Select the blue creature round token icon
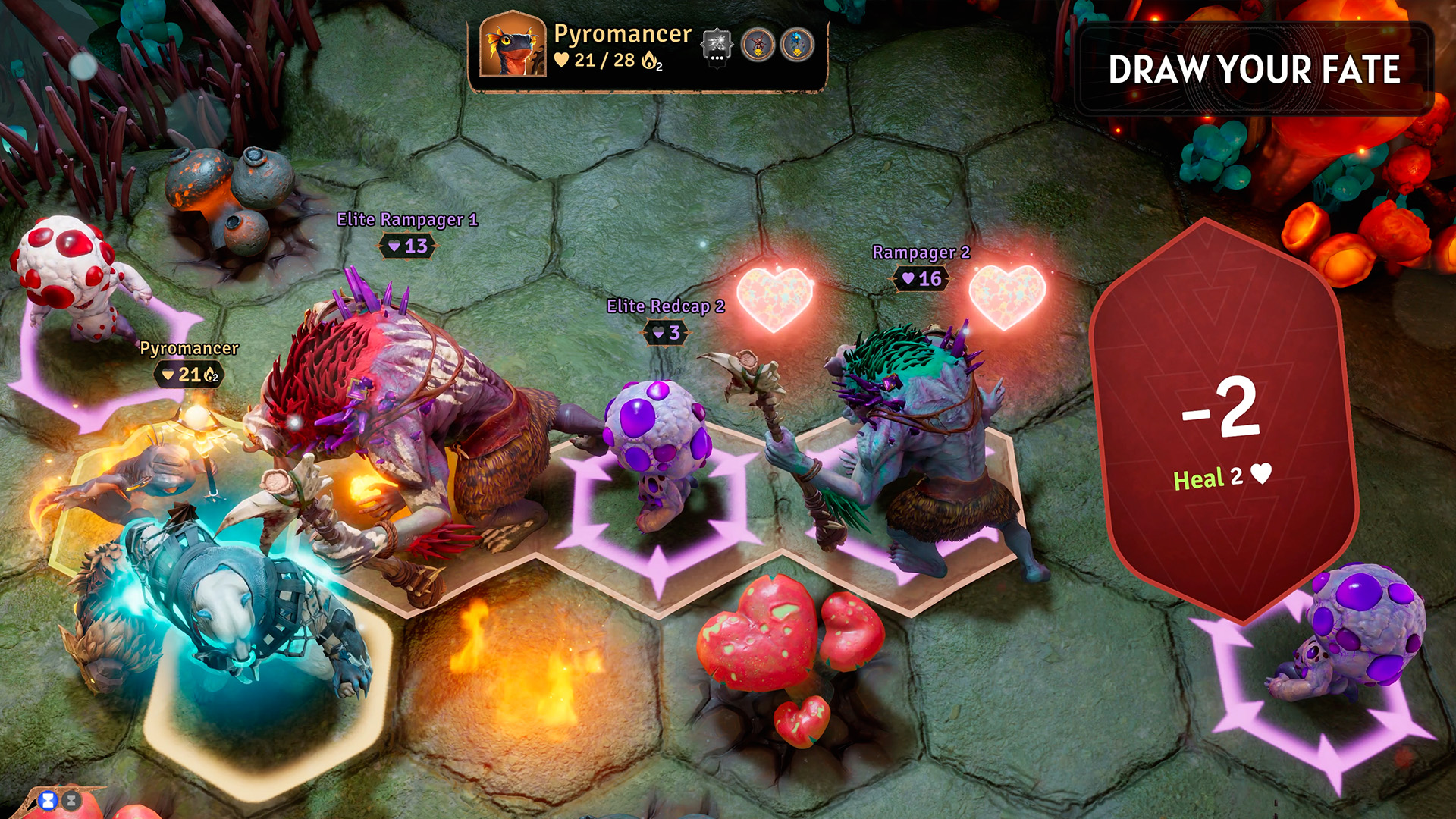Screen dimensions: 1456x819 point(796,45)
